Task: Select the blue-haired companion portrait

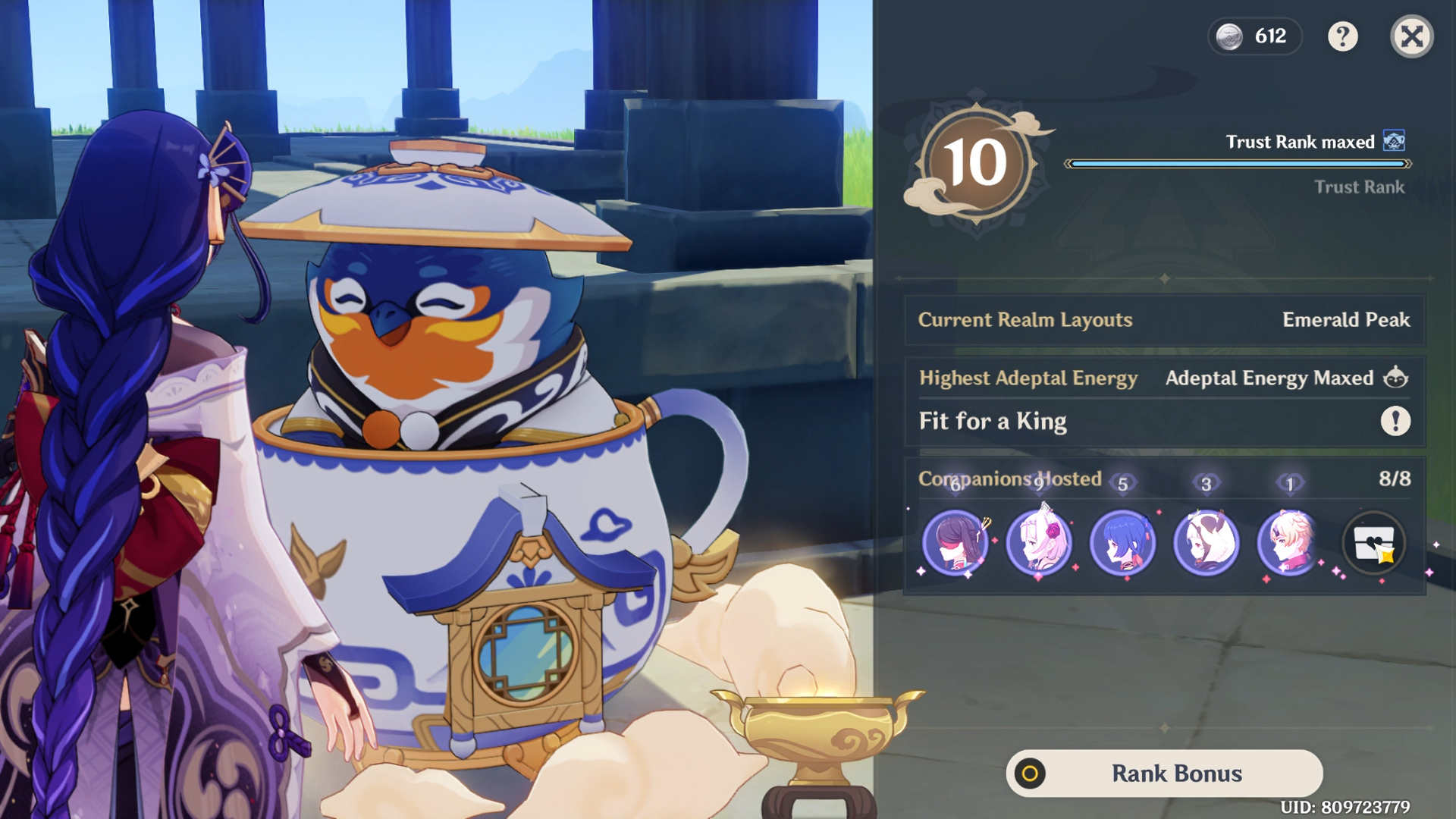Action: 1125,542
